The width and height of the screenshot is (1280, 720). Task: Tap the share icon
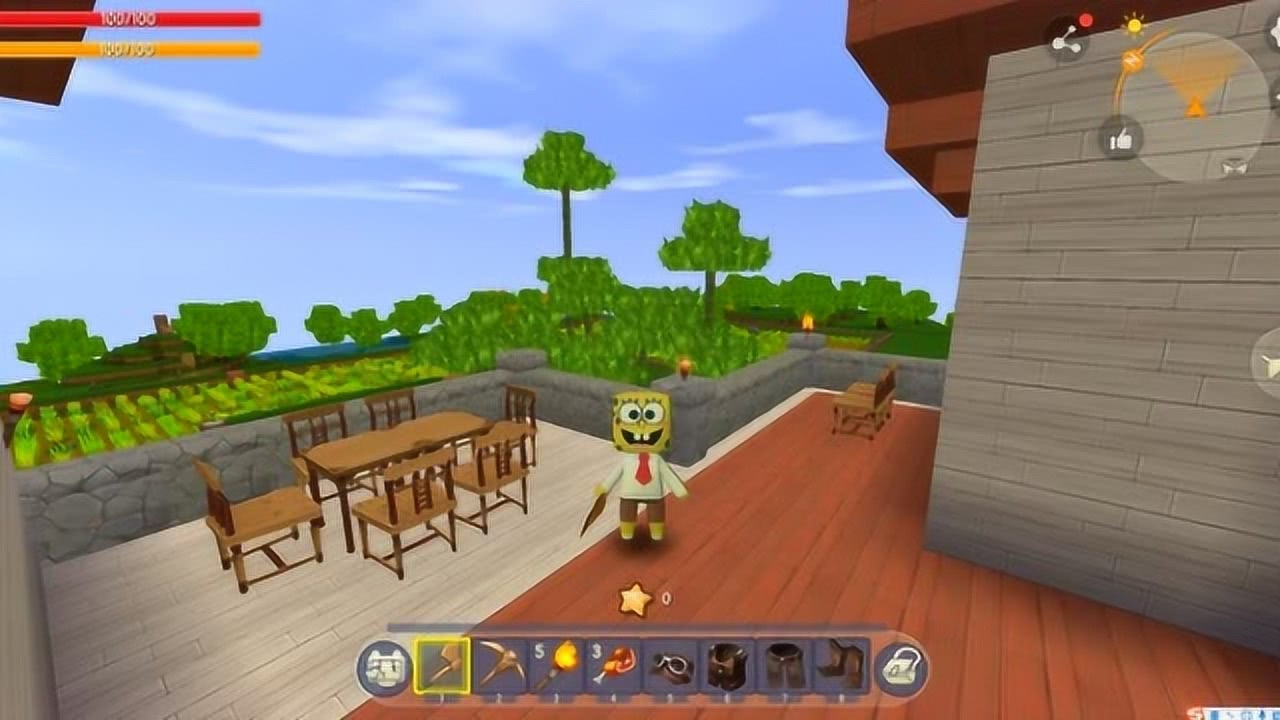tap(1067, 40)
